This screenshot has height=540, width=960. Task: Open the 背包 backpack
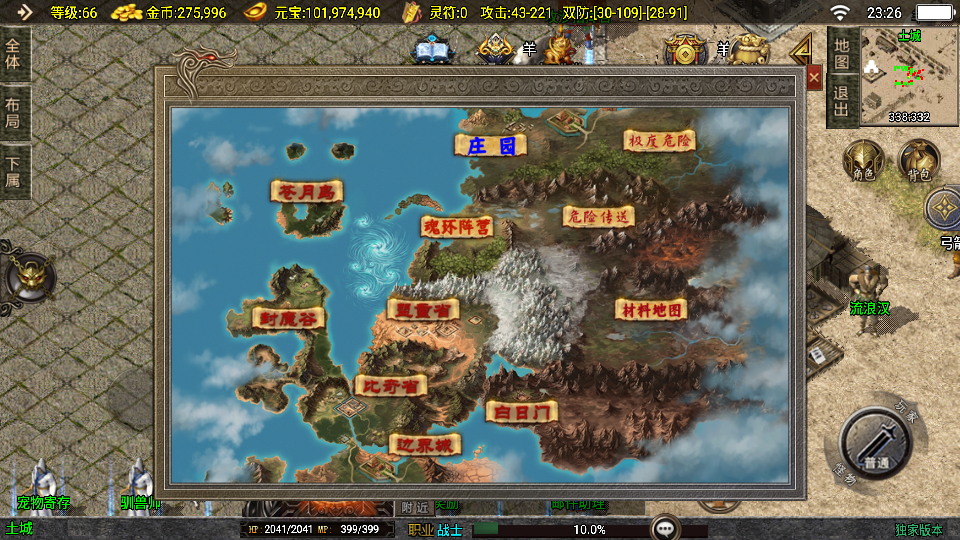(x=918, y=162)
